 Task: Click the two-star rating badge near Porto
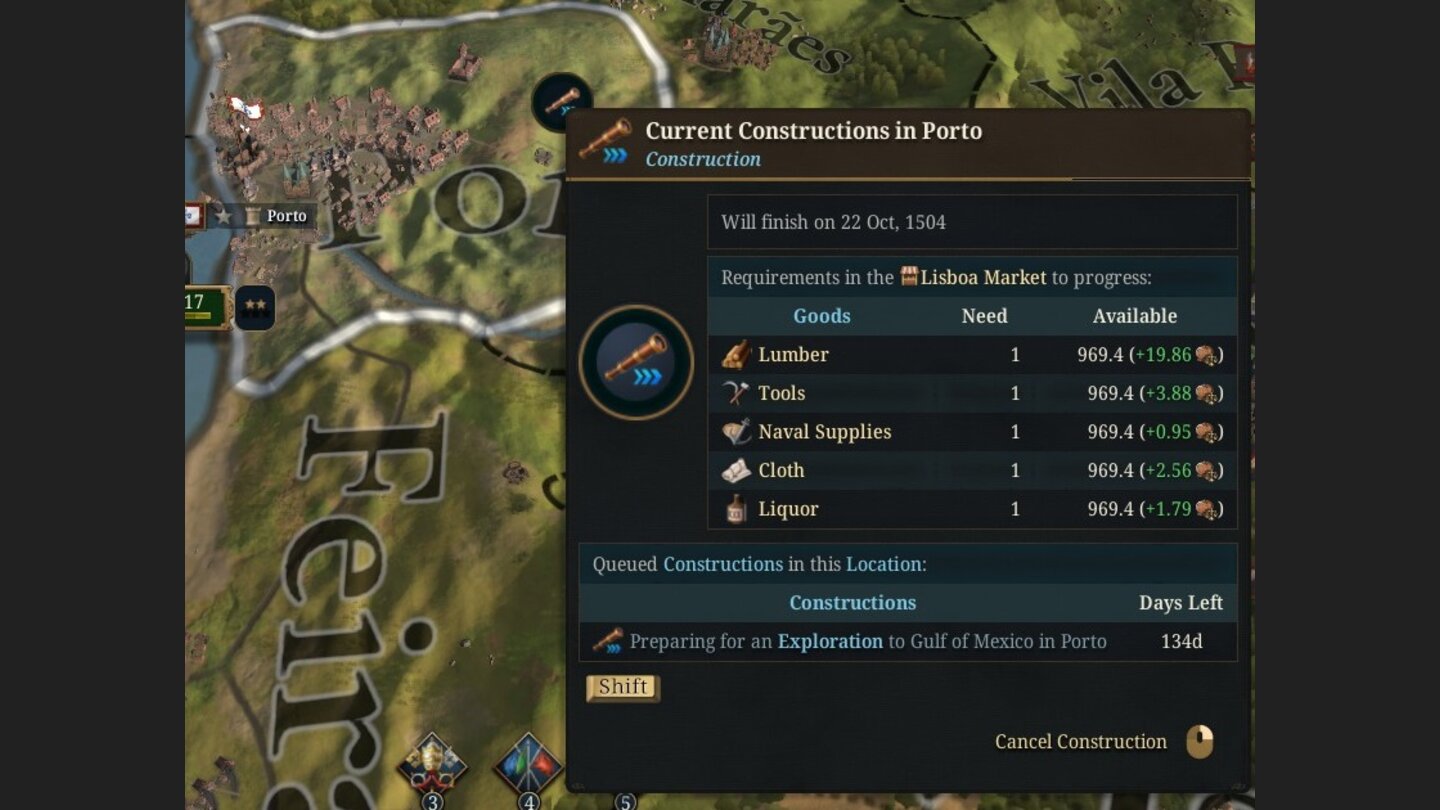[253, 306]
